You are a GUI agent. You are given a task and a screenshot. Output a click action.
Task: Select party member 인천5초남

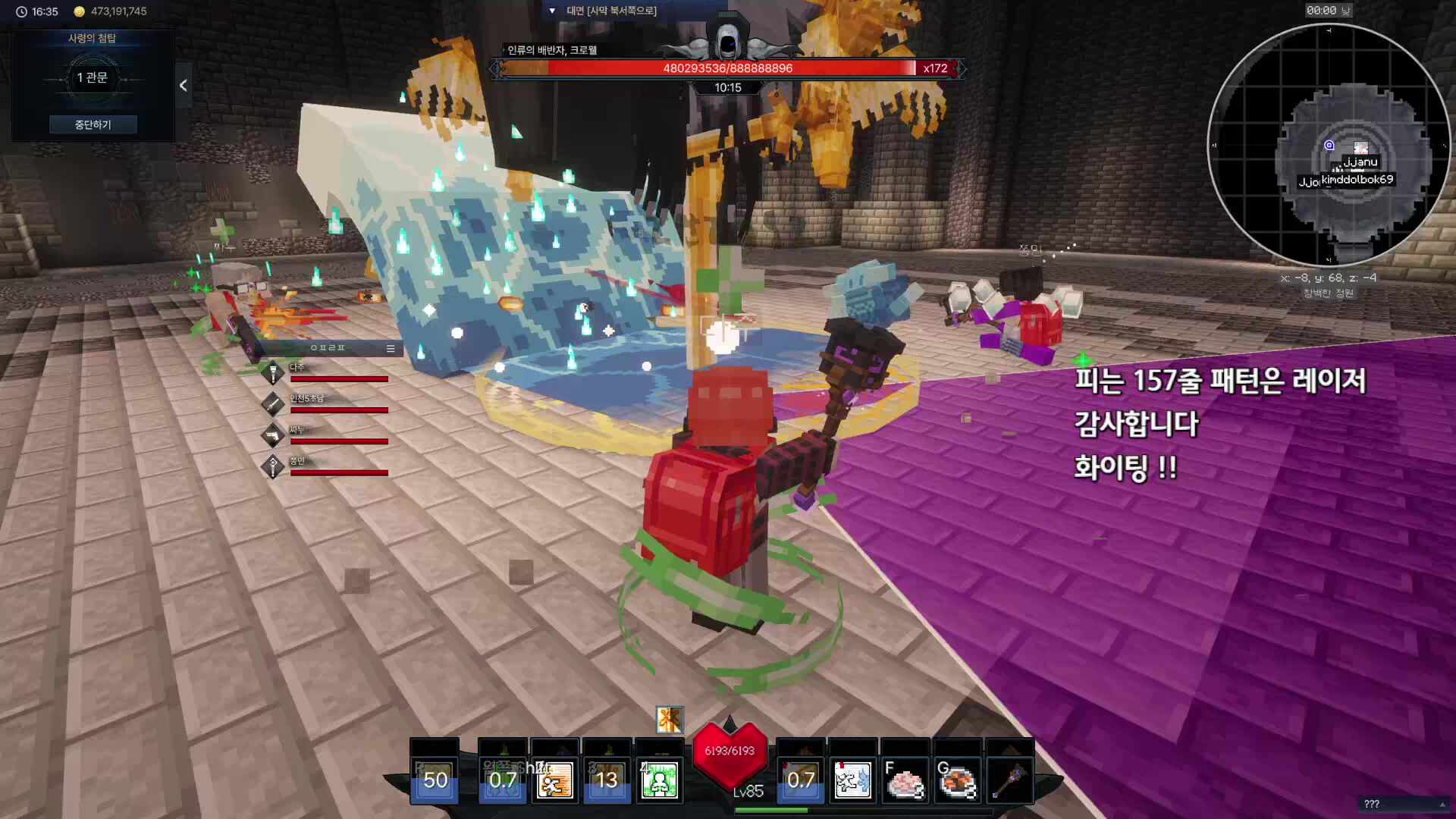330,404
